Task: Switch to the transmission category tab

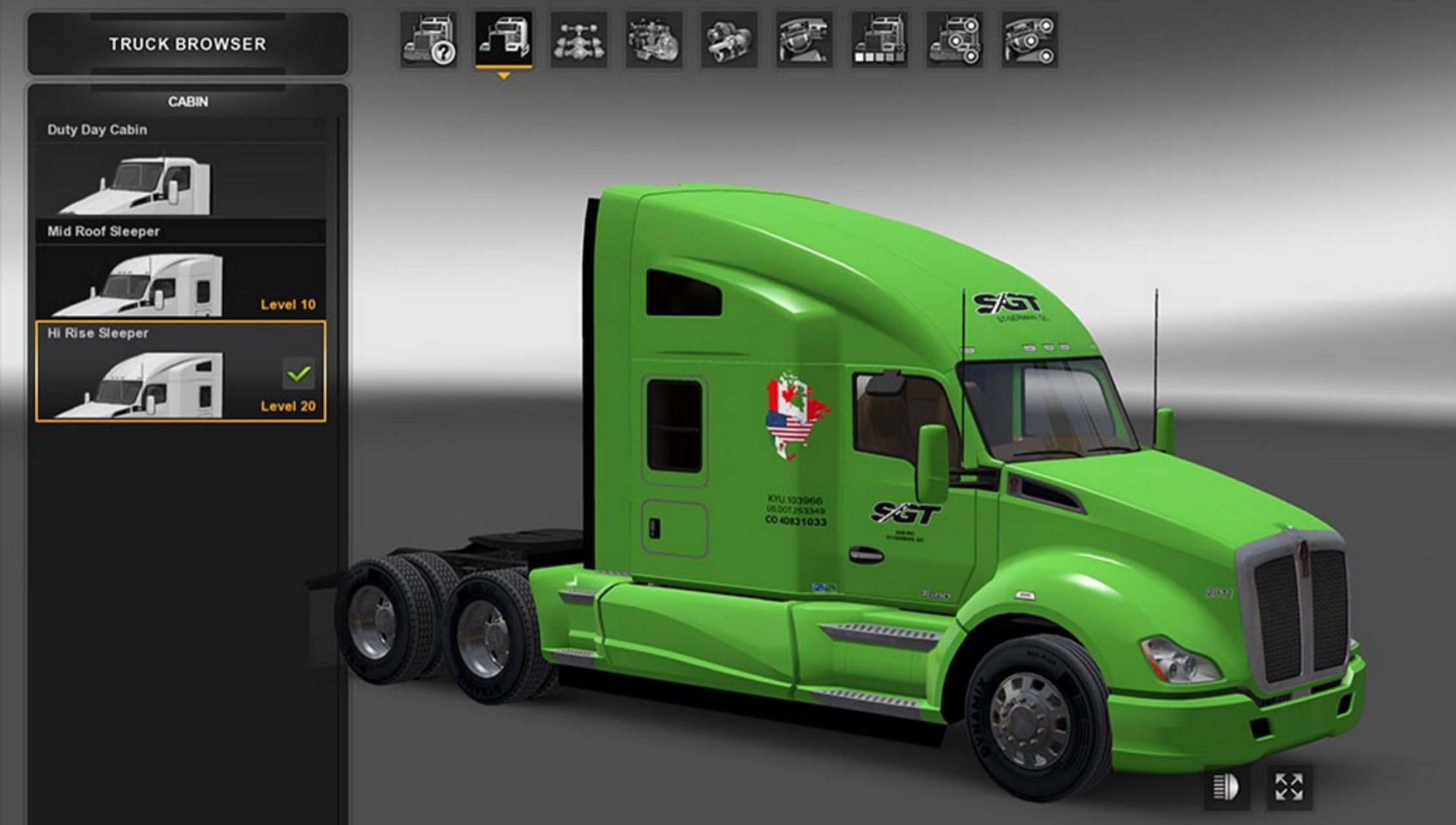Action: pos(729,40)
